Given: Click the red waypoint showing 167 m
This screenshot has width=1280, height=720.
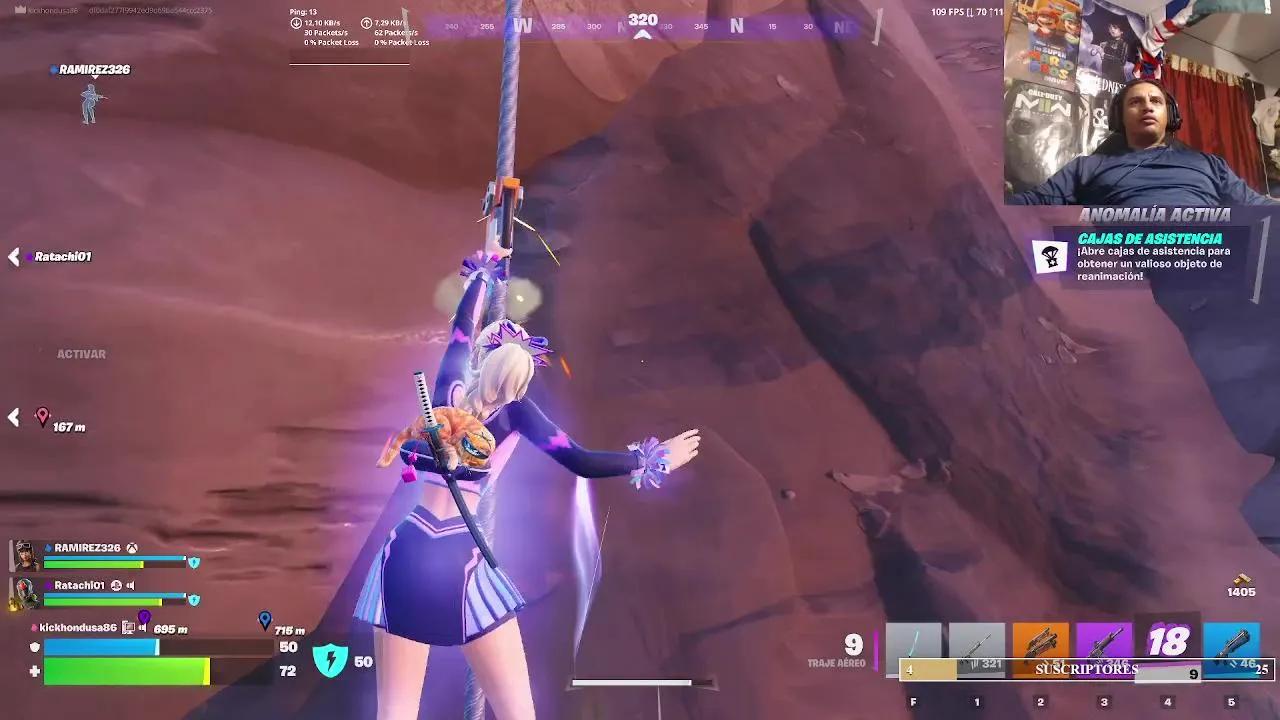Looking at the screenshot, I should click(44, 415).
